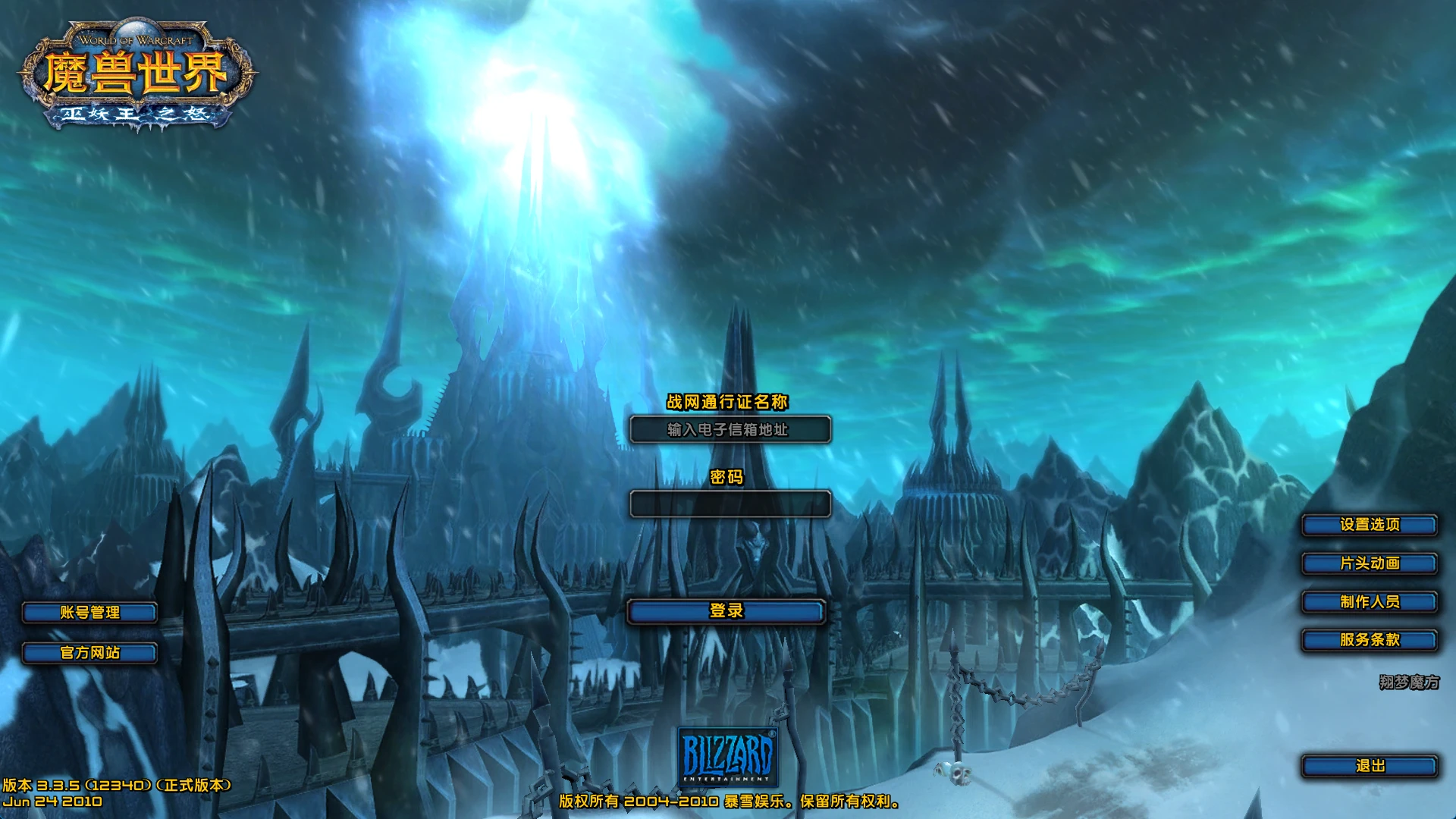Visit the 官方网站 official website
The height and width of the screenshot is (819, 1456).
click(x=89, y=653)
